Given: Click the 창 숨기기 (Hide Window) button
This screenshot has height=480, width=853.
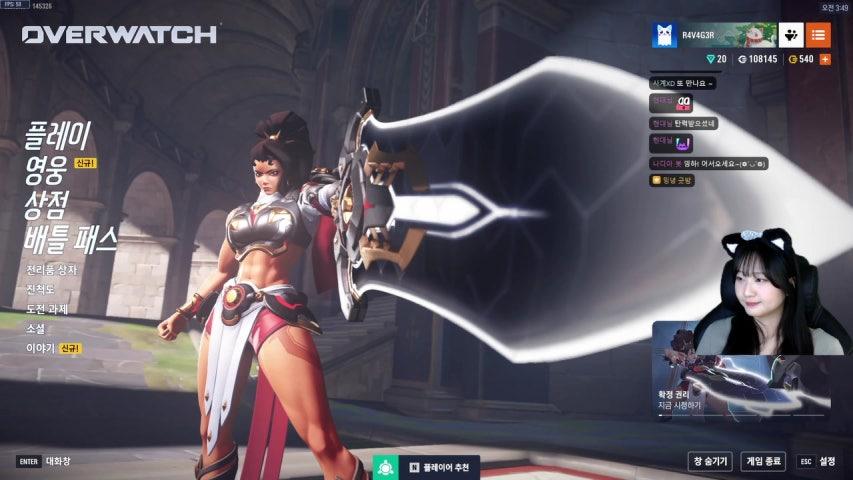Looking at the screenshot, I should point(710,461).
